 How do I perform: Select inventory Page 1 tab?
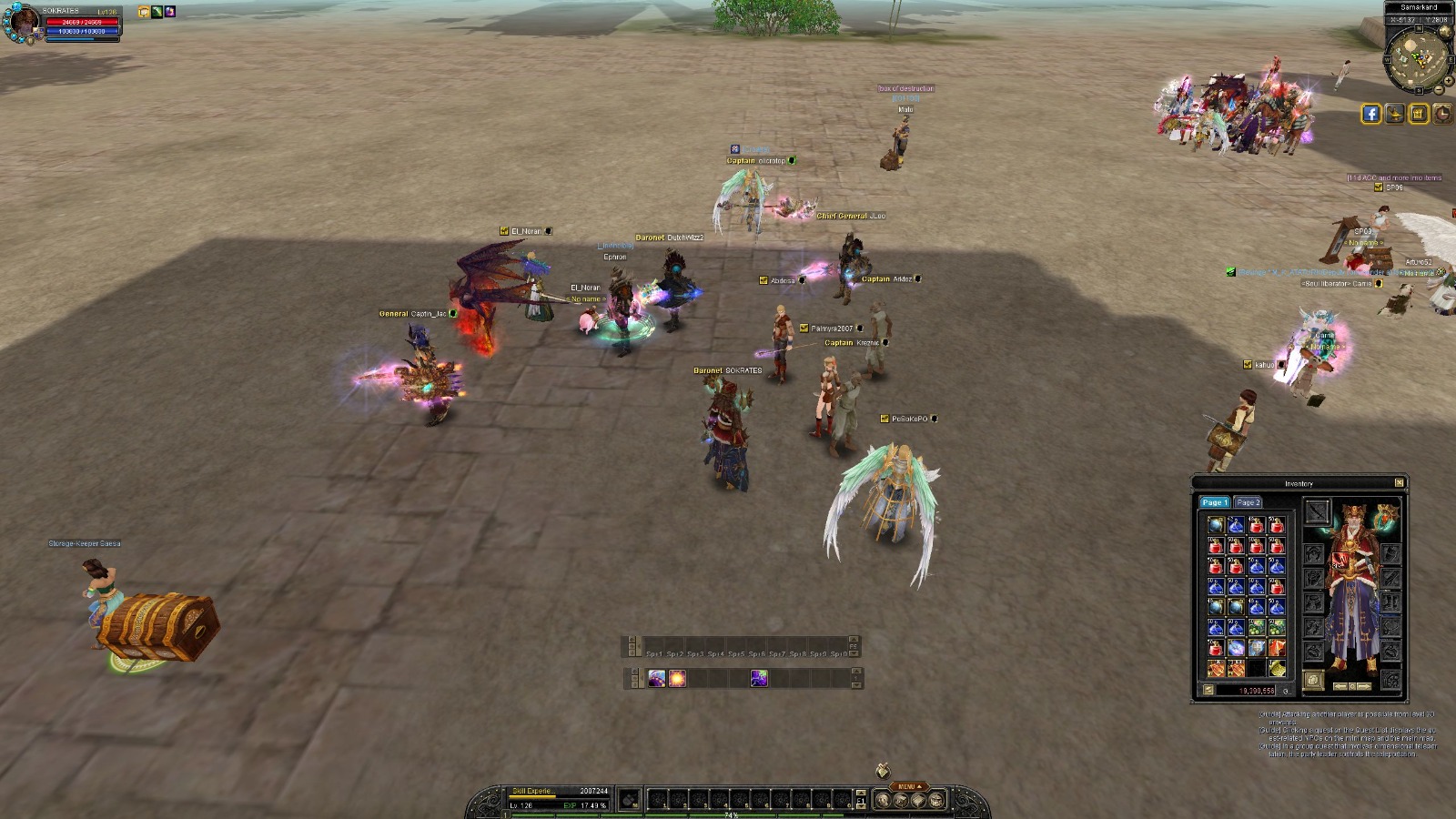1214,502
